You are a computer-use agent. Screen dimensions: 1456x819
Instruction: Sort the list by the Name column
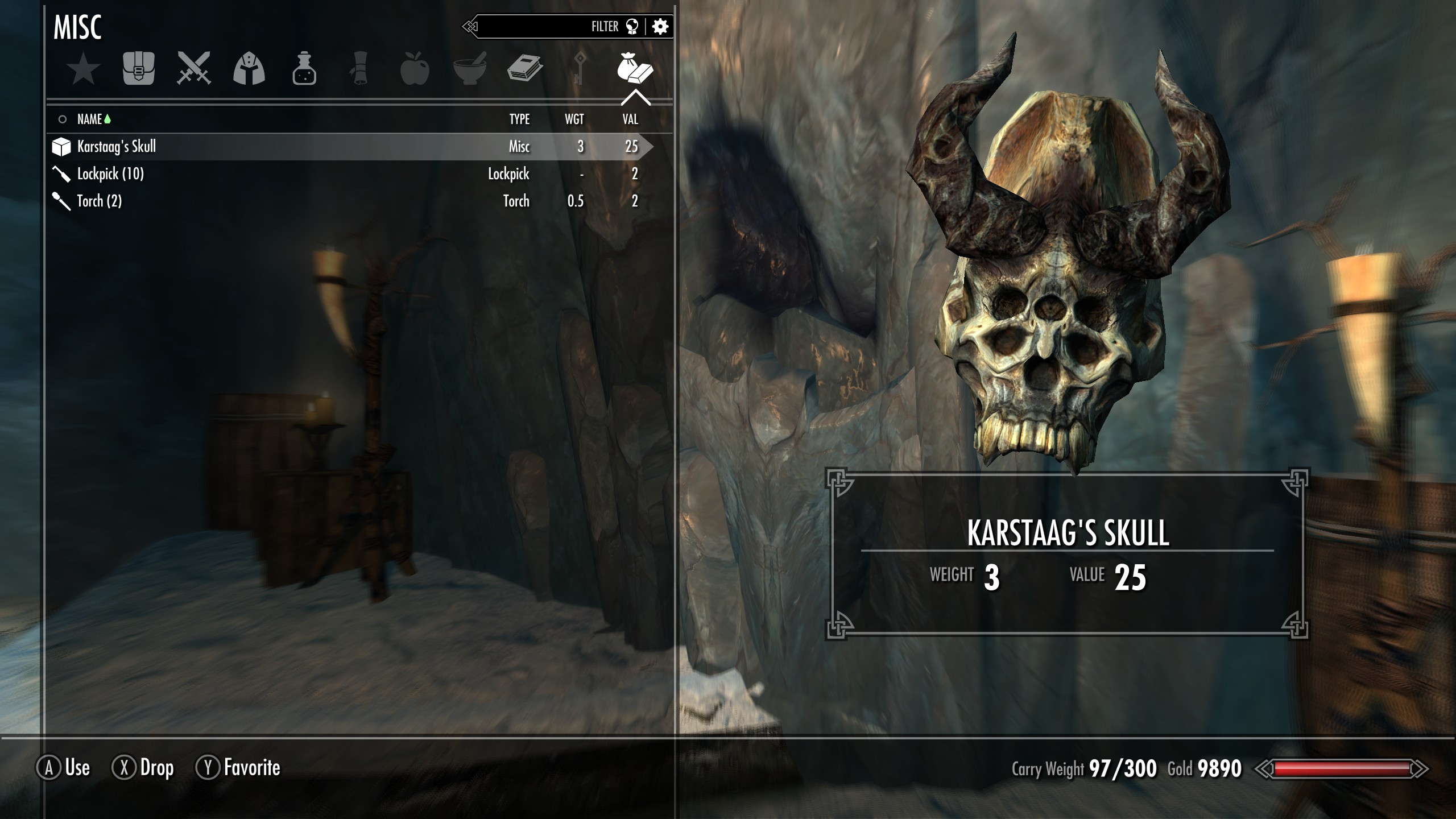pyautogui.click(x=89, y=119)
